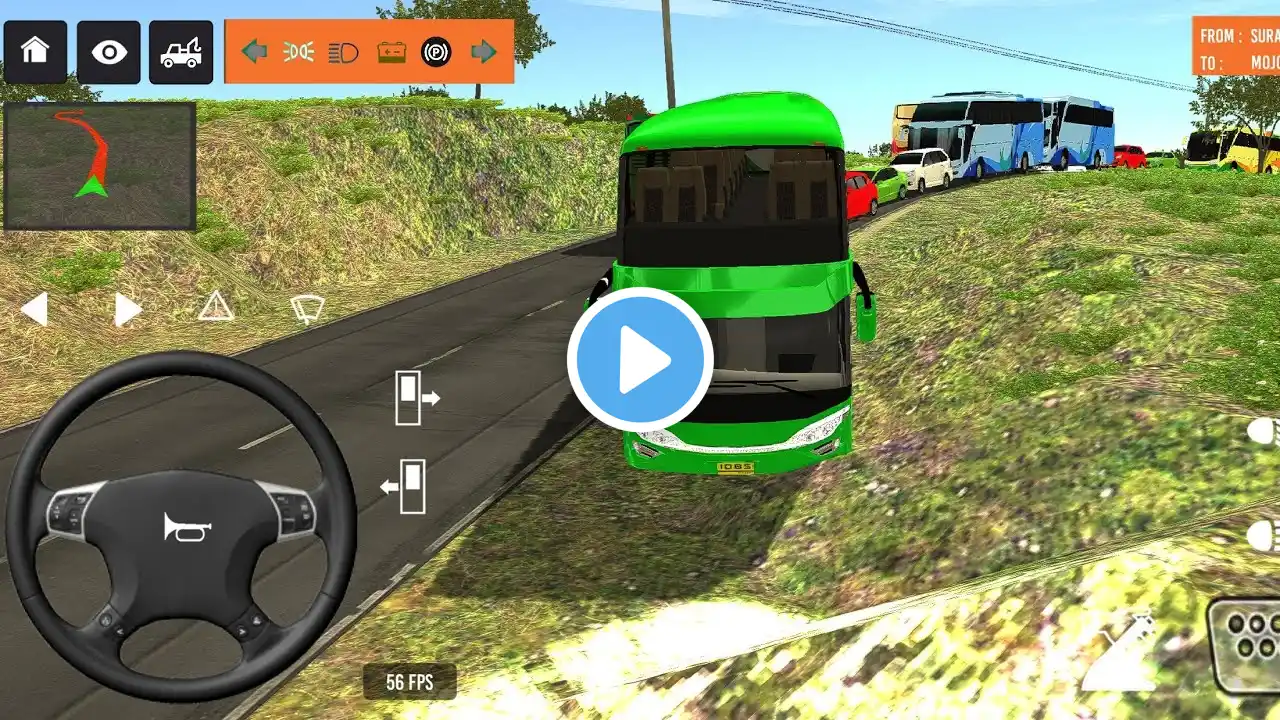Turn on the right turn signal
Viewport: 1280px width, 720px height.
pos(127,310)
